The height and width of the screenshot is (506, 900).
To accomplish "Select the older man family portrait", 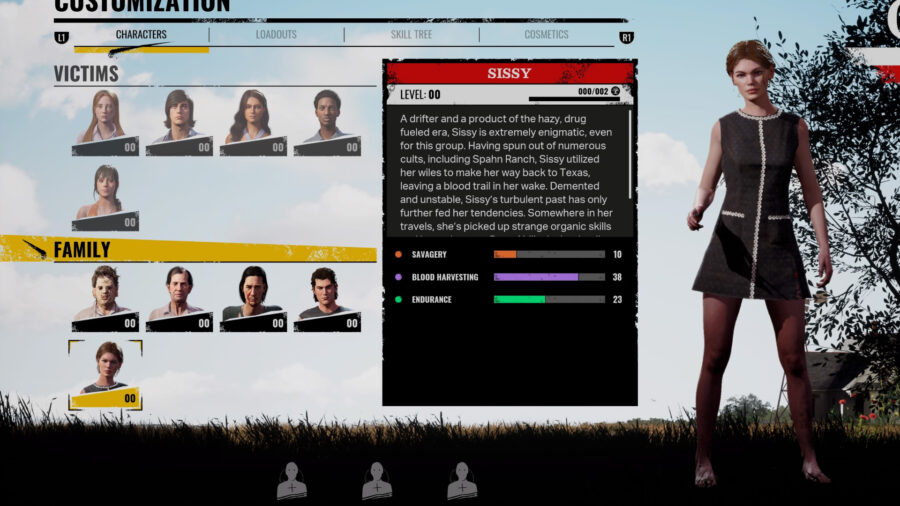I will click(179, 298).
